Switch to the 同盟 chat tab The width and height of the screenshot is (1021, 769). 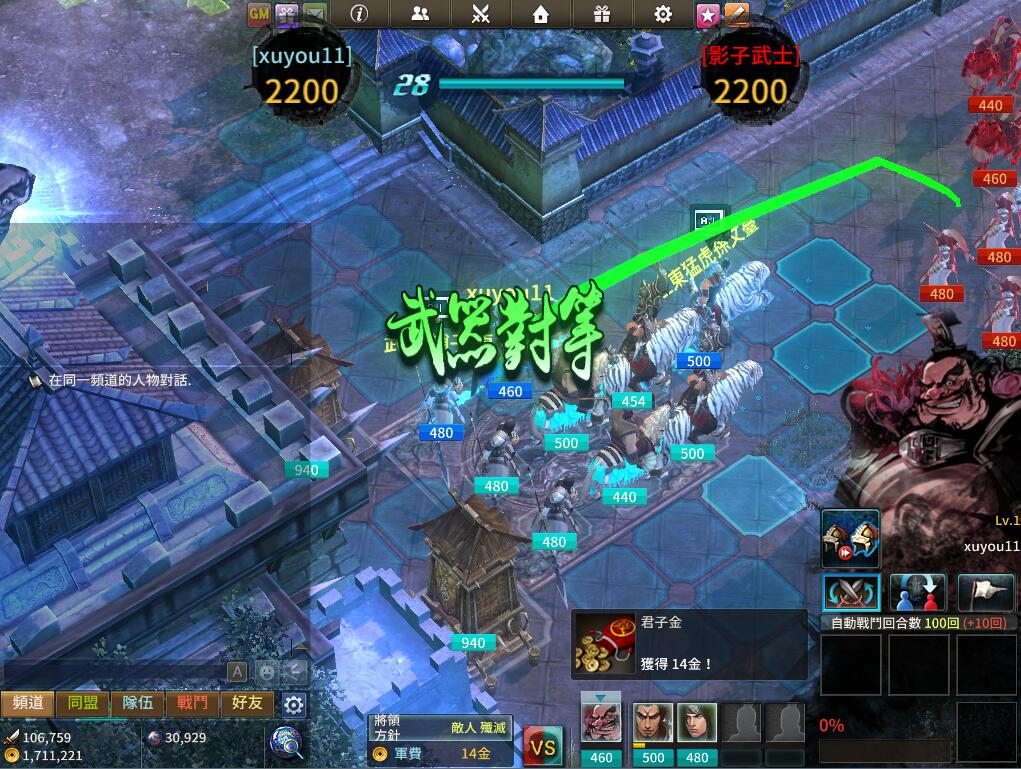[83, 703]
